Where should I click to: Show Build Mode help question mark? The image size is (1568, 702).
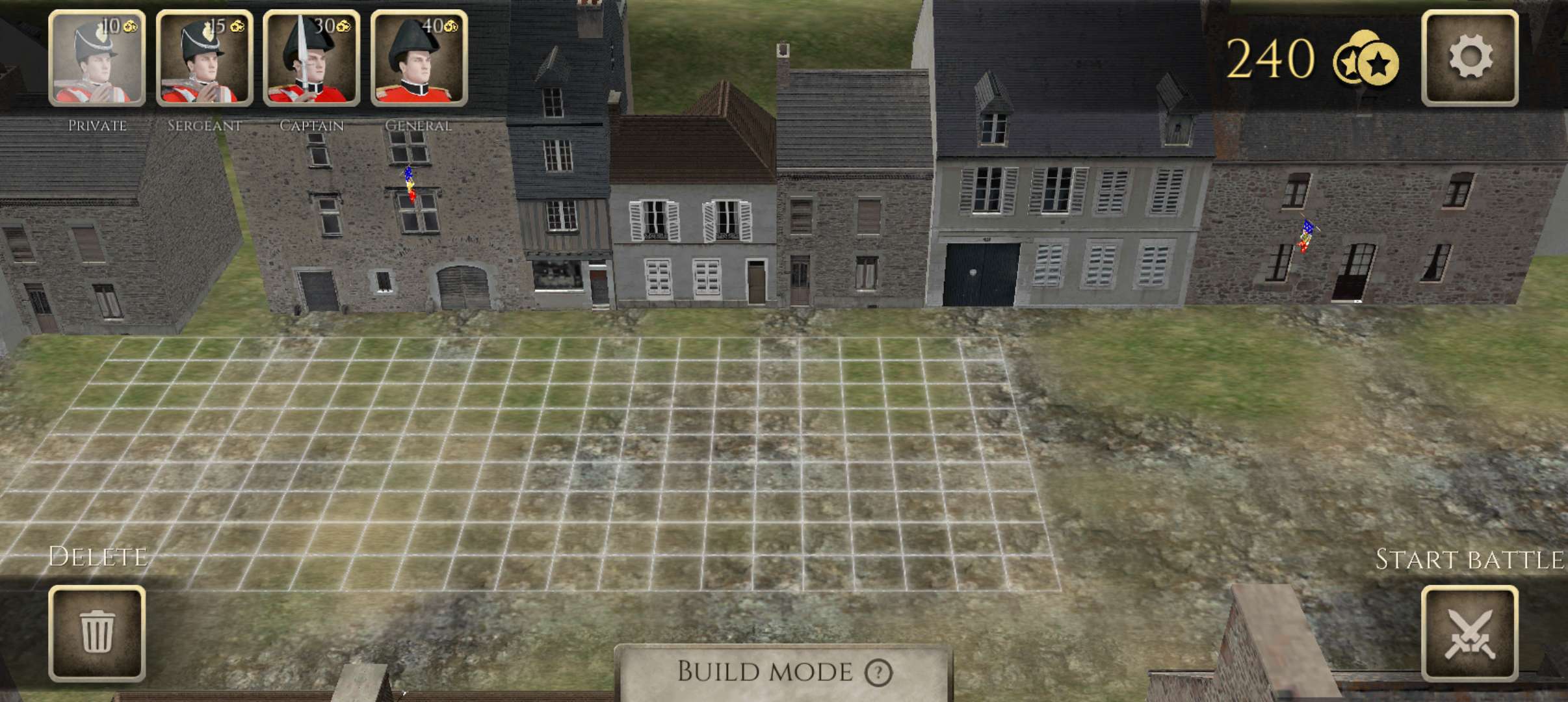[878, 673]
